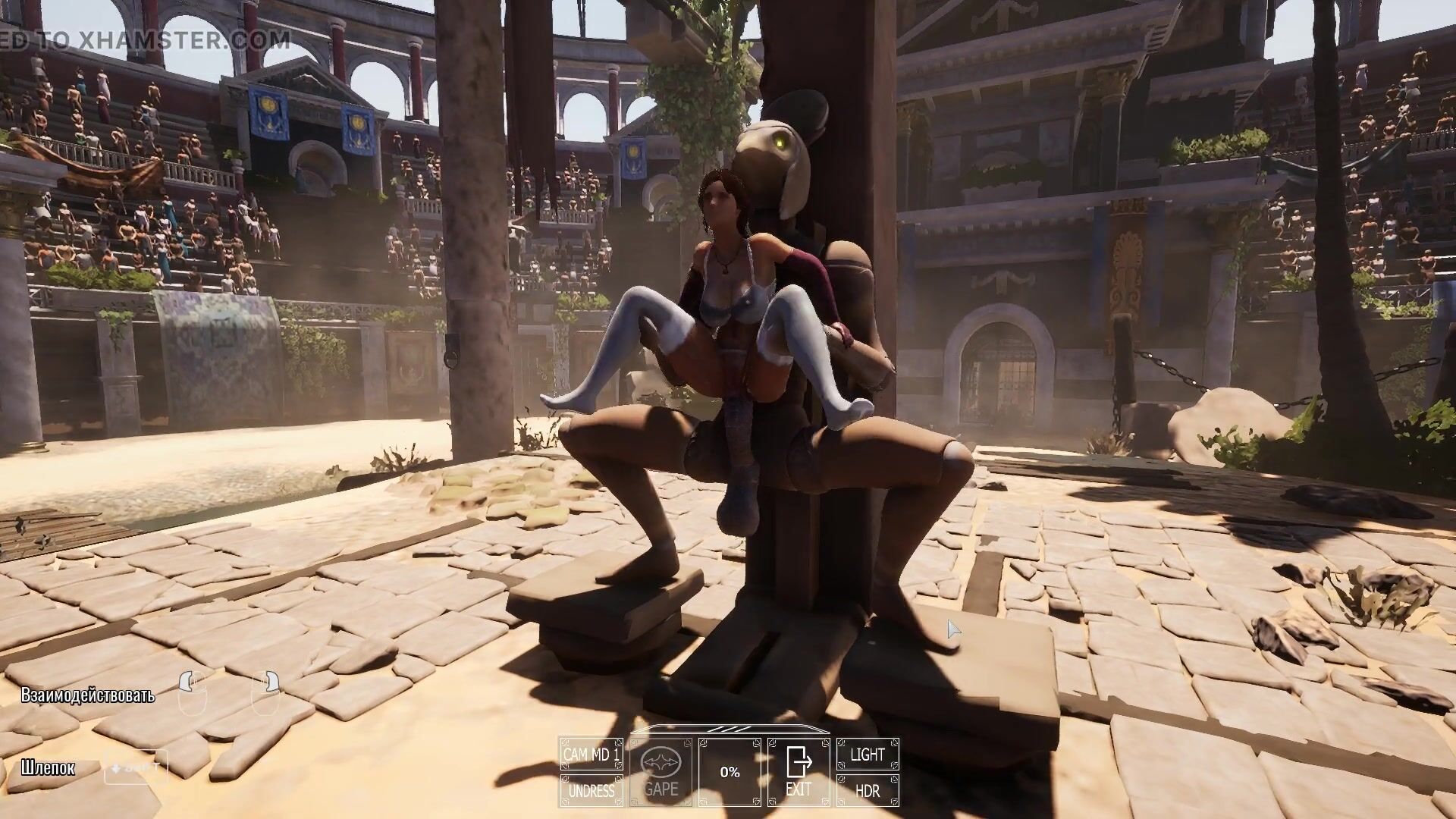Image resolution: width=1456 pixels, height=819 pixels.
Task: Click the GAPE icon button
Action: coord(660,772)
